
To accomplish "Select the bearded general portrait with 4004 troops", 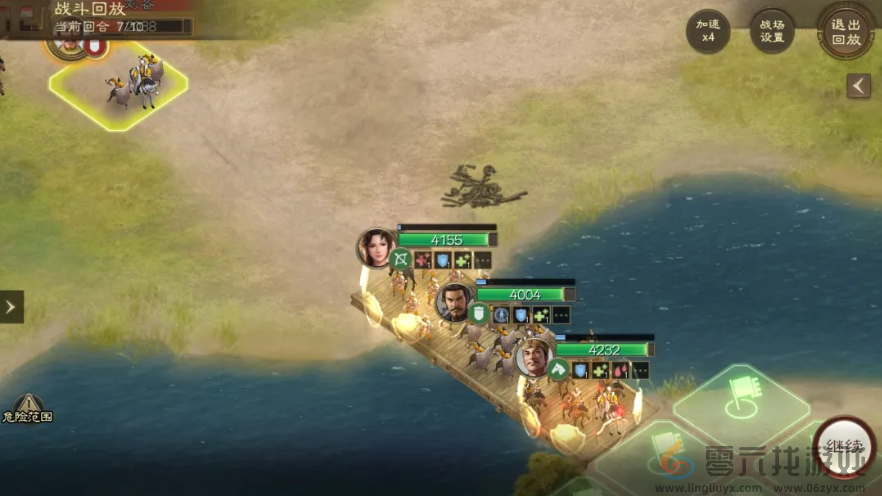I will pyautogui.click(x=455, y=300).
